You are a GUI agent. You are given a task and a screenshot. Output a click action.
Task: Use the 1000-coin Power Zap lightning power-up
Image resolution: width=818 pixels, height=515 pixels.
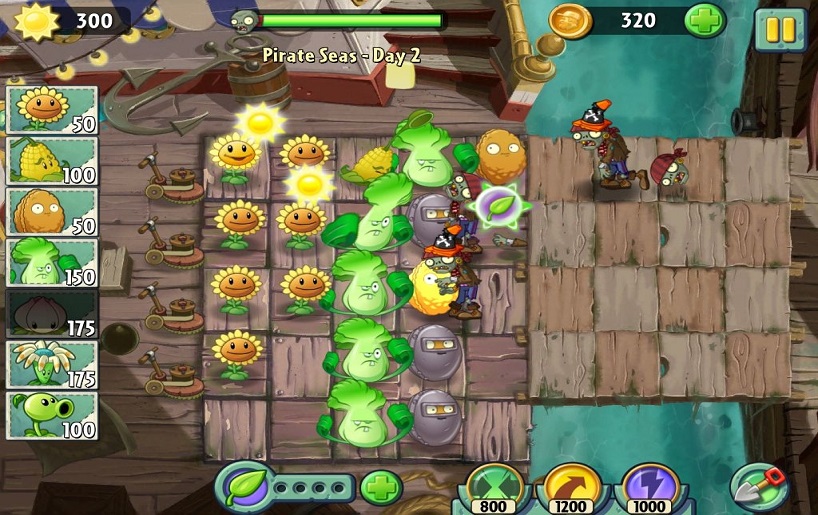tap(650, 487)
